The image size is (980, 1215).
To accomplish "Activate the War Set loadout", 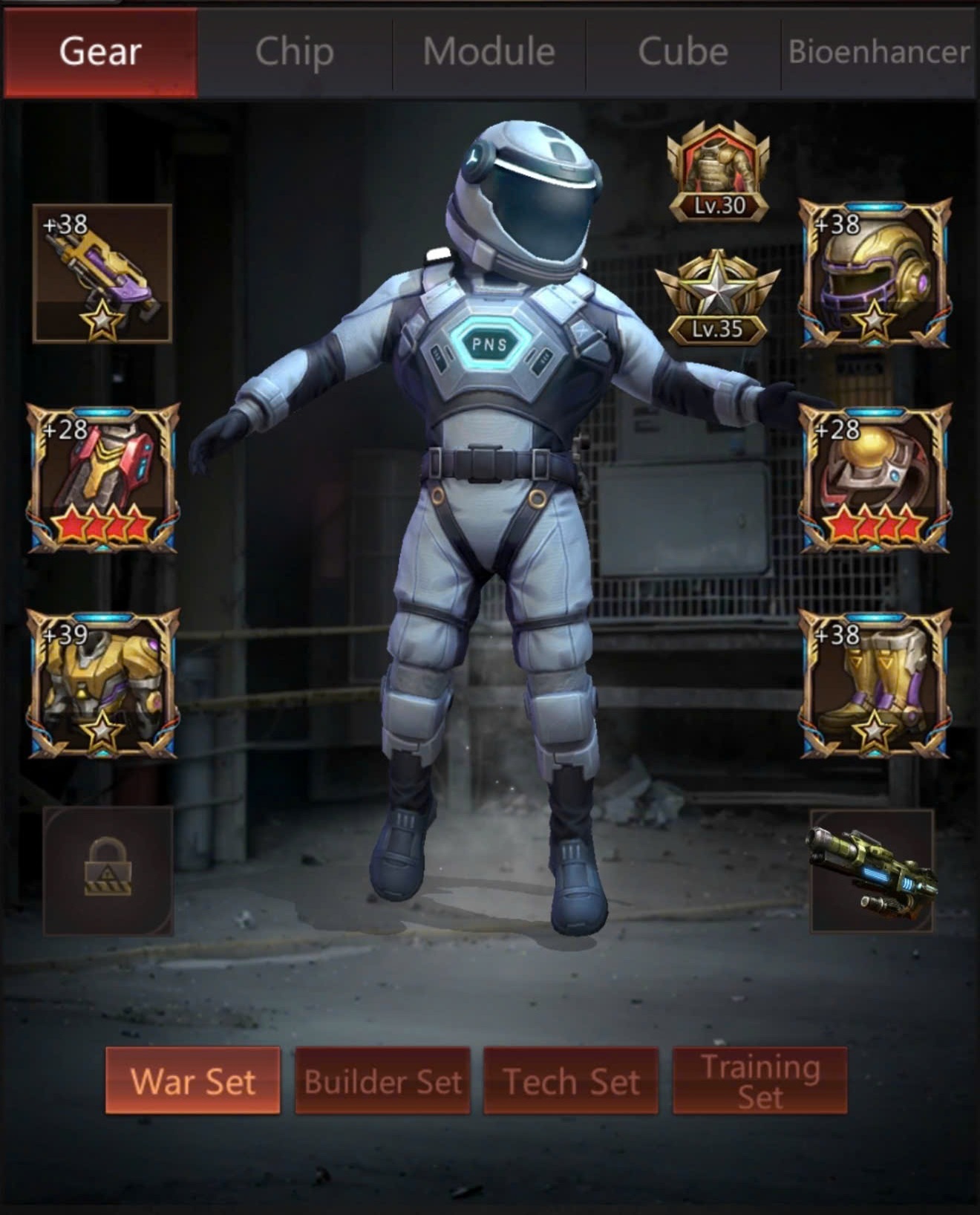I will point(193,1081).
